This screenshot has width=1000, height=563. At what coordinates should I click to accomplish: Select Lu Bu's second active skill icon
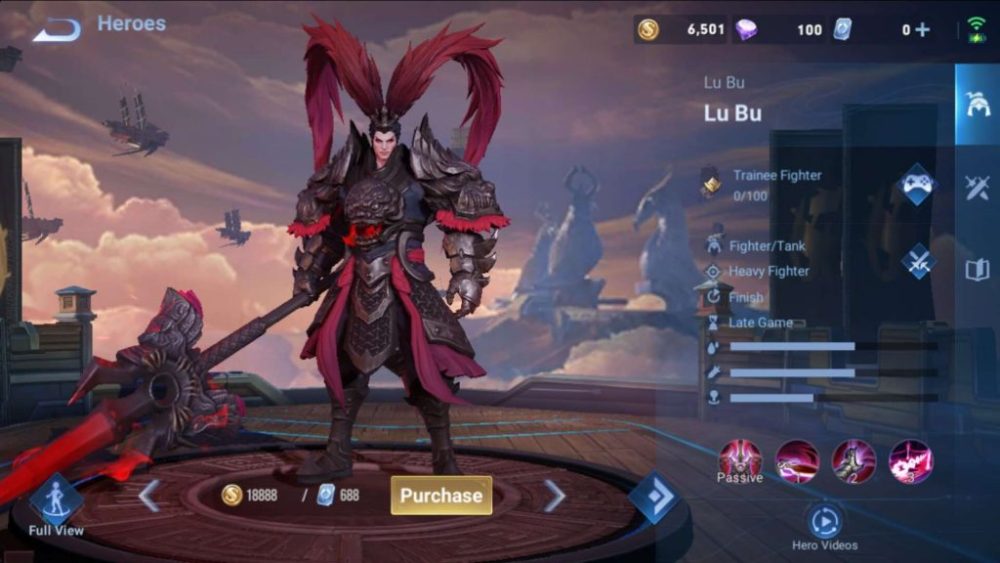854,461
